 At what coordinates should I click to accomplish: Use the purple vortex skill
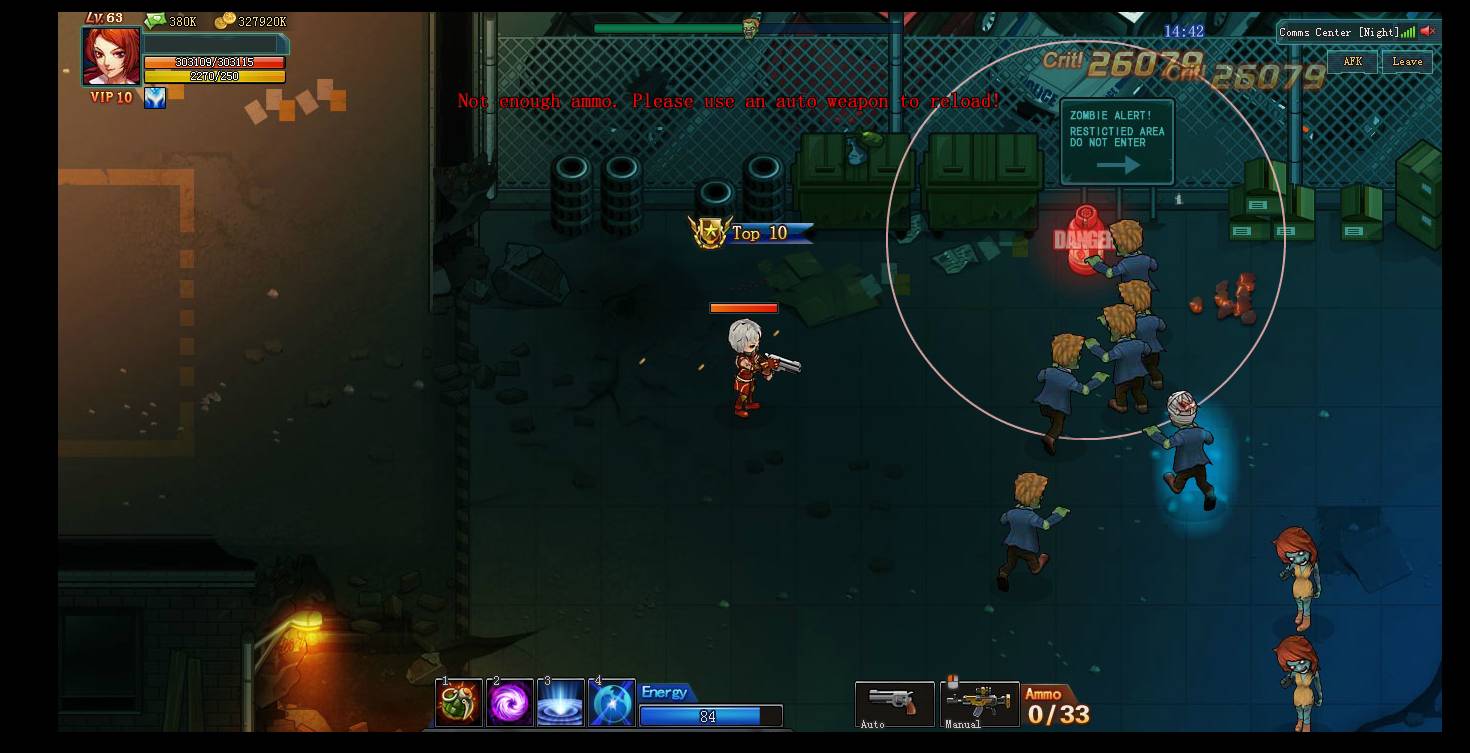tap(510, 703)
